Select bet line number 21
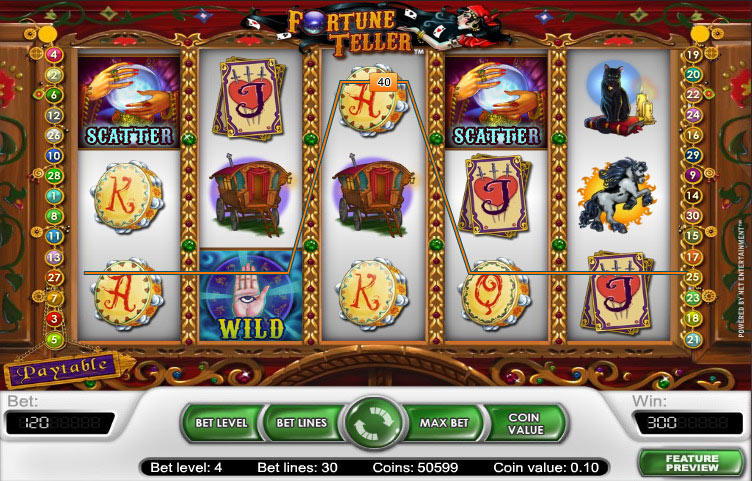This screenshot has width=752, height=481. click(692, 339)
